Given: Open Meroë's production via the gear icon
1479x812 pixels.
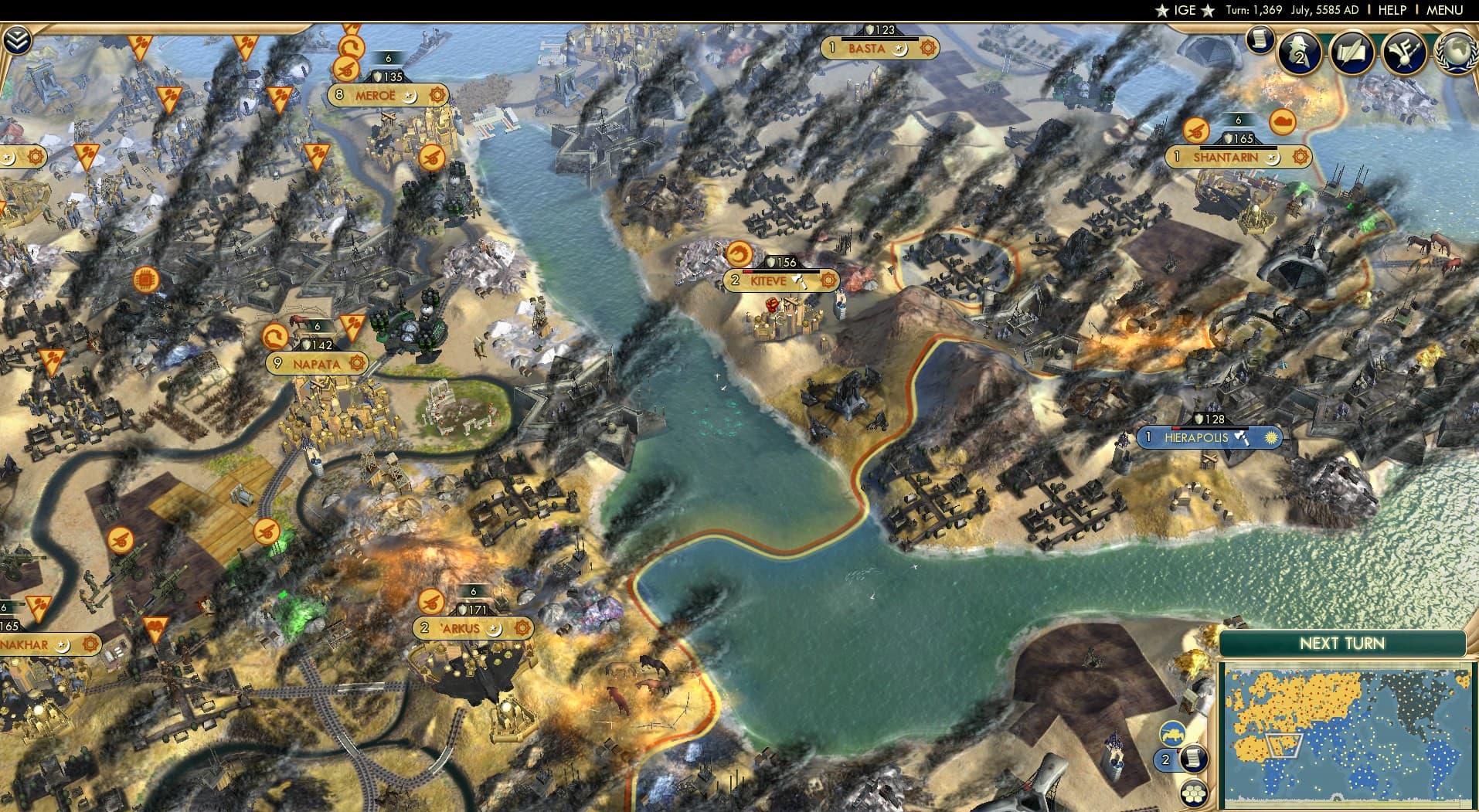Looking at the screenshot, I should 437,96.
